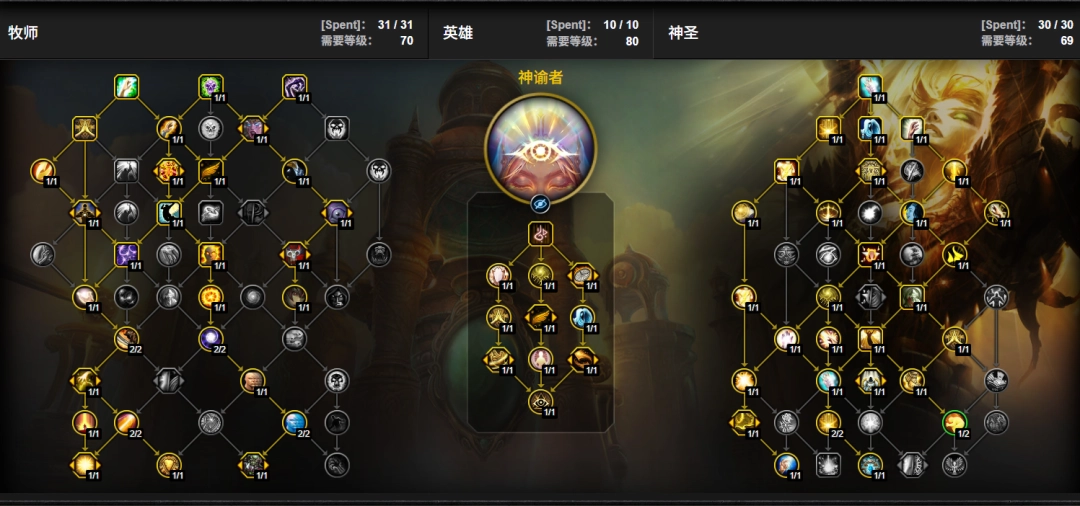
Task: Choose the crescent moon talent node
Action: [x=168, y=212]
